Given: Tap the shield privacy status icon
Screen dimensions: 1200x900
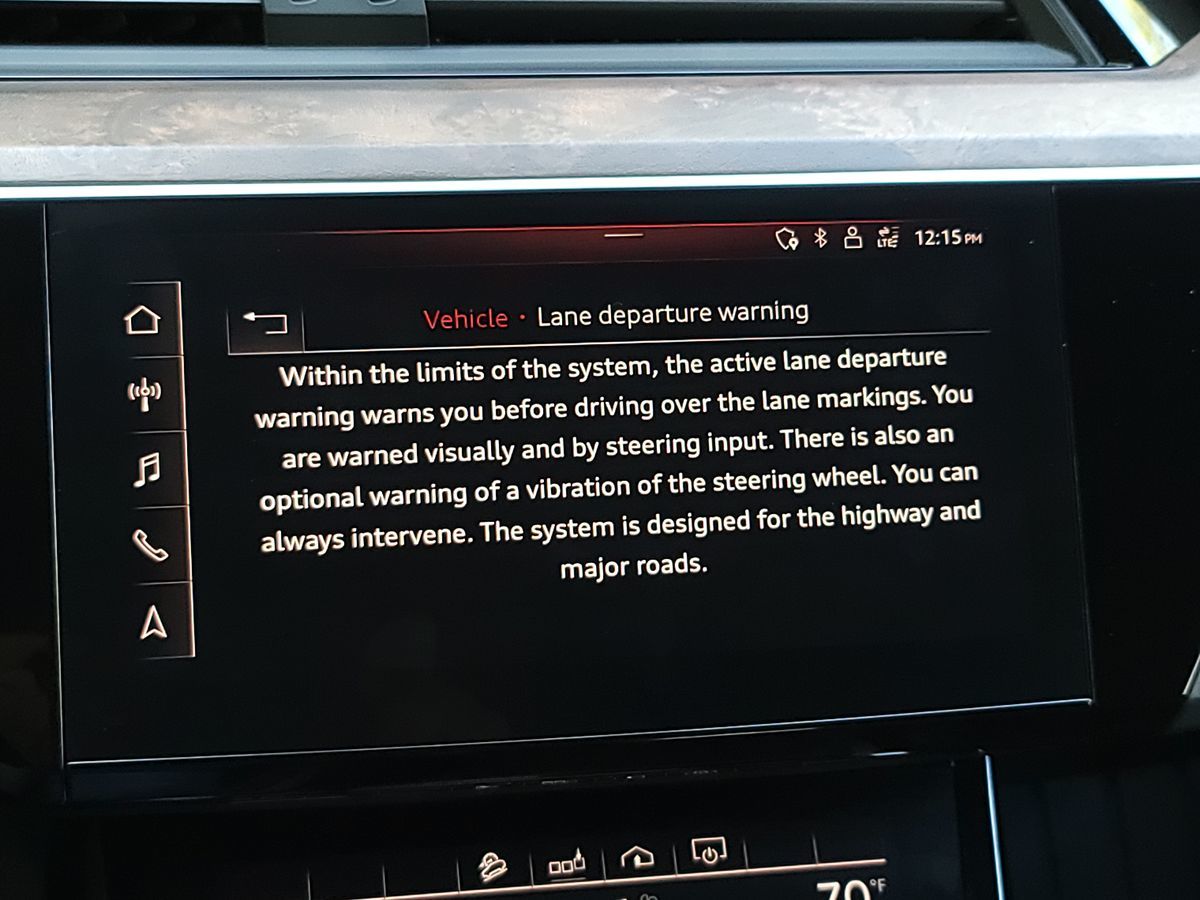Looking at the screenshot, I should [787, 238].
